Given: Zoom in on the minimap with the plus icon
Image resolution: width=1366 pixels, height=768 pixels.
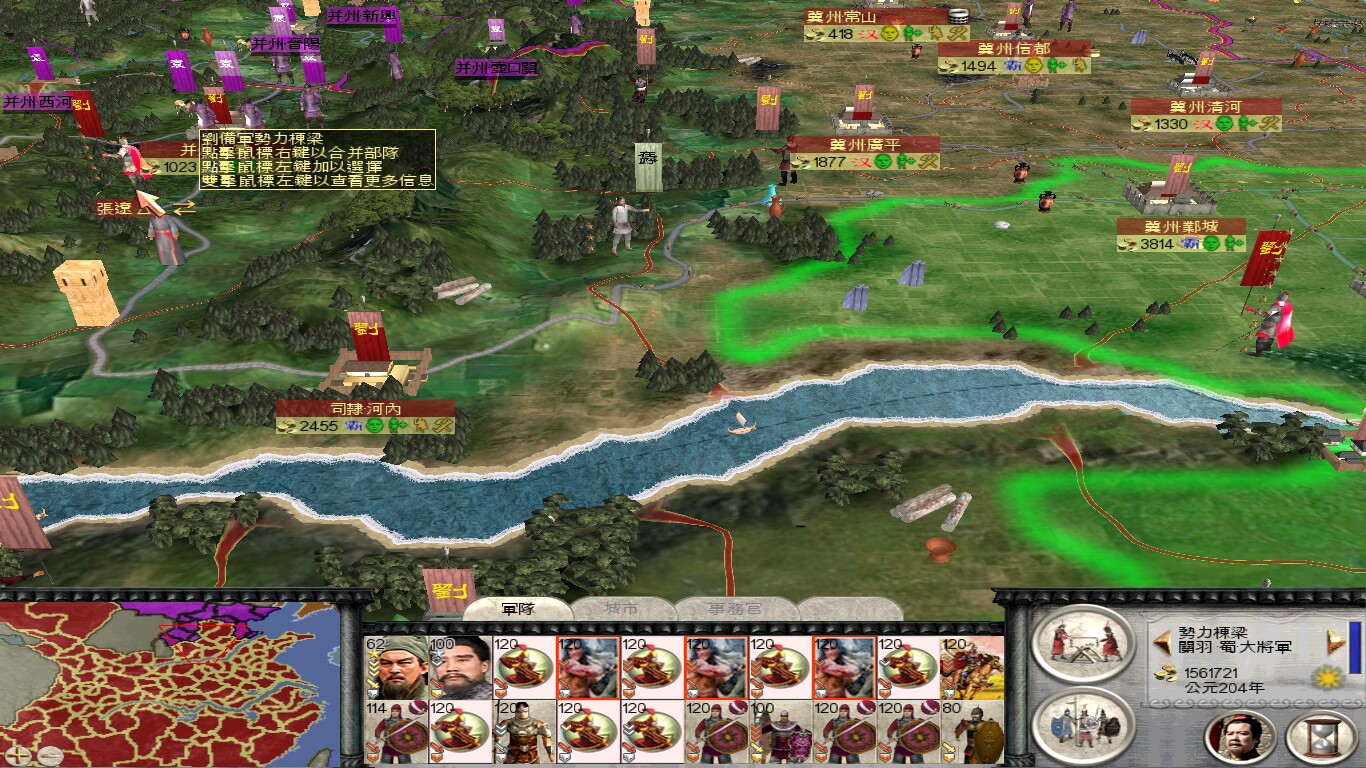Looking at the screenshot, I should pyautogui.click(x=17, y=755).
